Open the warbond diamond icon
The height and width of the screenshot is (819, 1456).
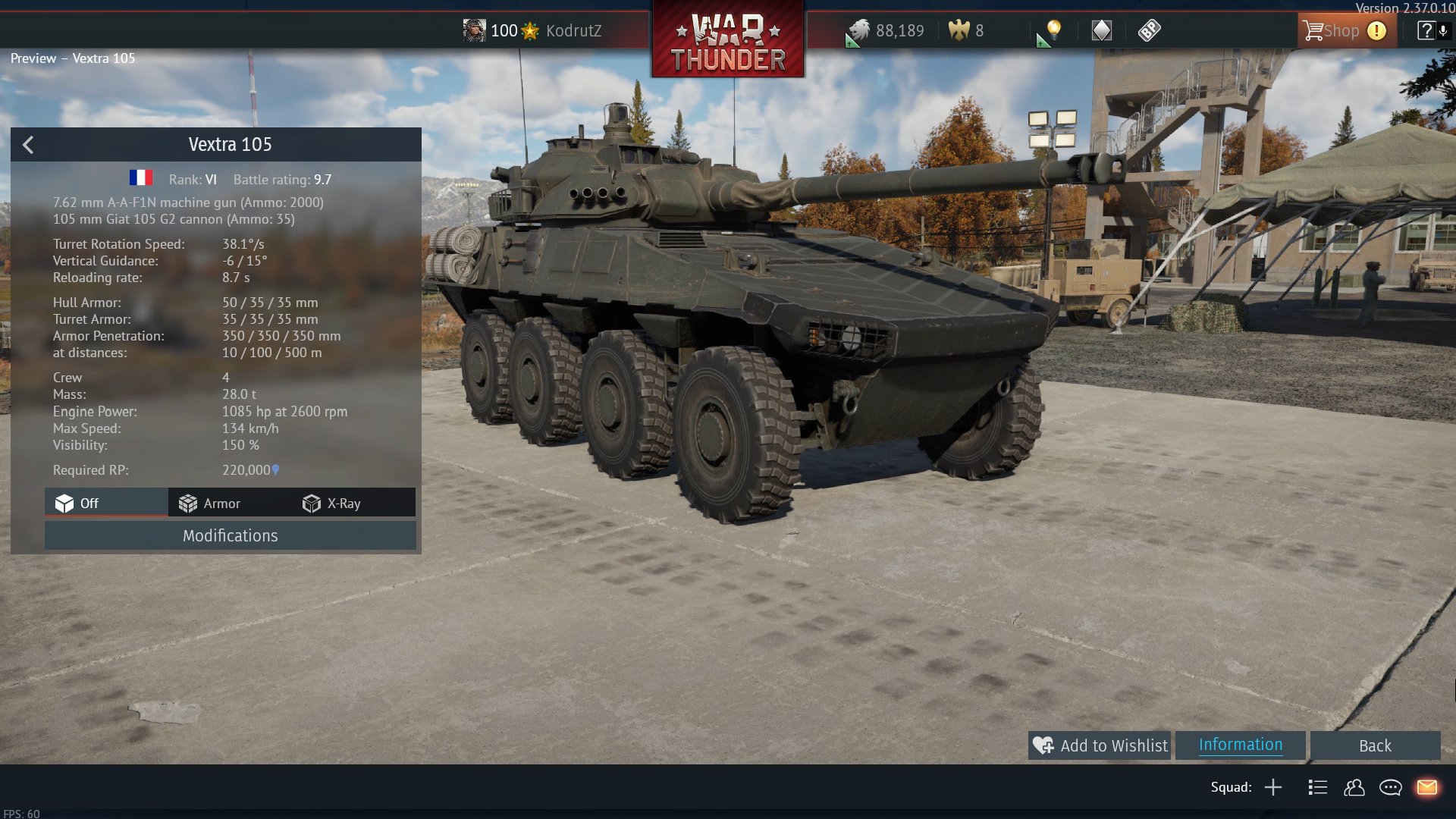[1101, 30]
